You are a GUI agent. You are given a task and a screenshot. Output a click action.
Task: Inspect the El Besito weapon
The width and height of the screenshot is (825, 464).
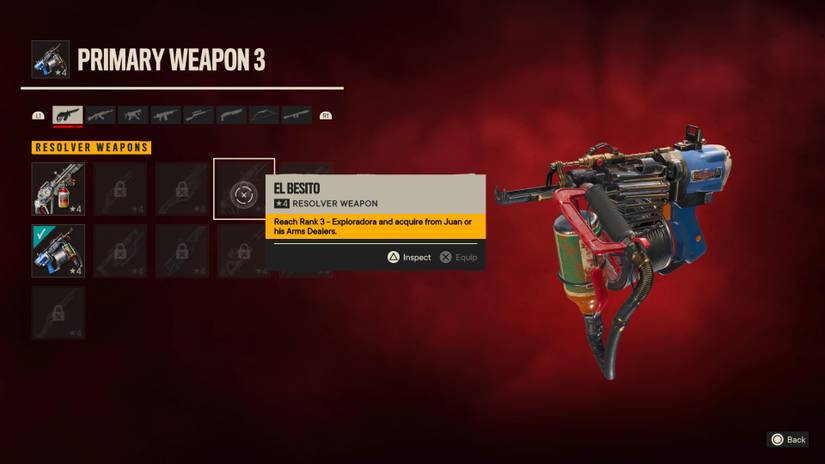(x=409, y=257)
